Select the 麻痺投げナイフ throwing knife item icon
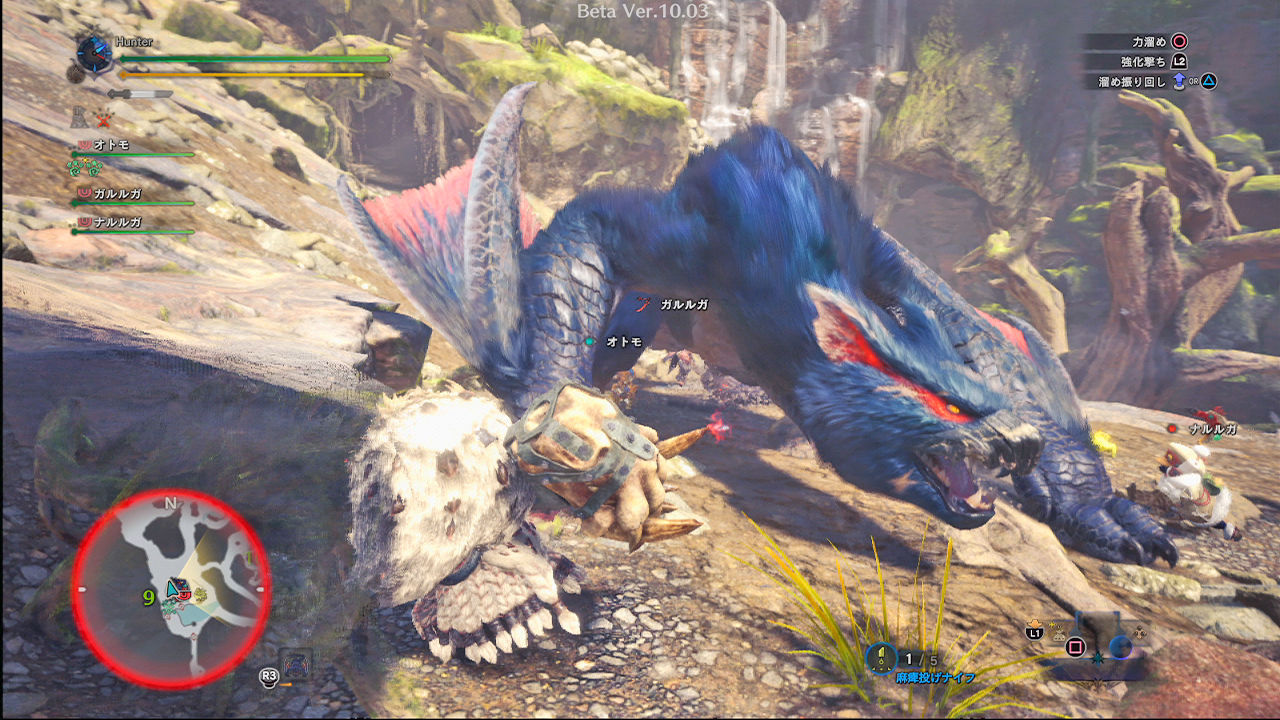 (881, 657)
